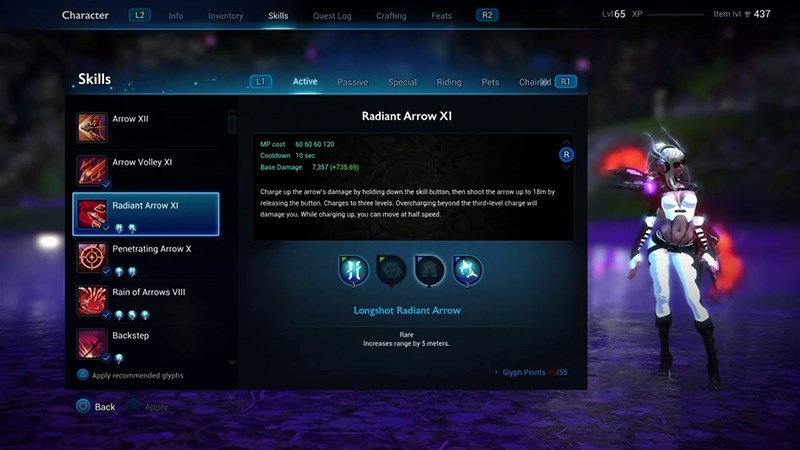
Task: Switch to the Inventory tab
Action: [225, 16]
